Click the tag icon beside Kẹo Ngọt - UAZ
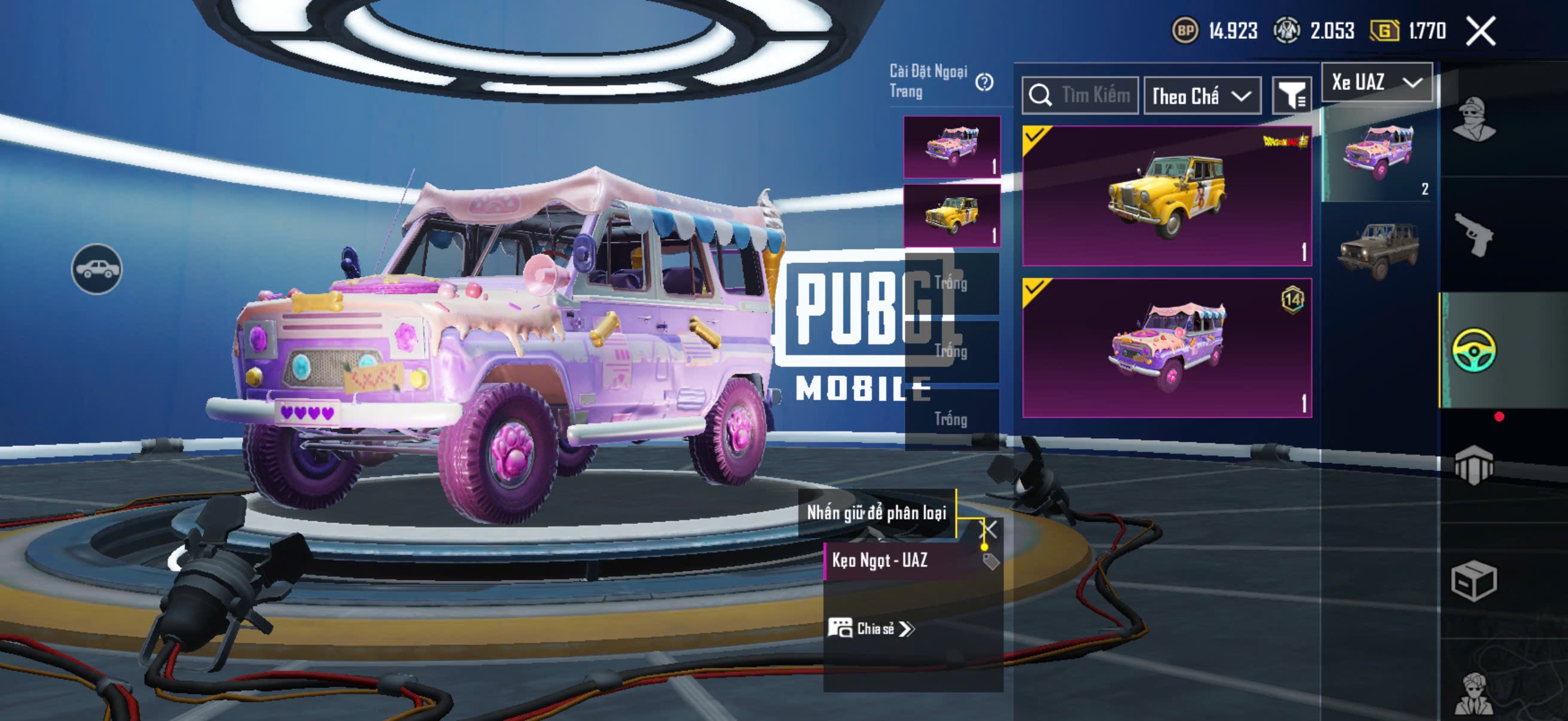1568x721 pixels. coord(991,561)
